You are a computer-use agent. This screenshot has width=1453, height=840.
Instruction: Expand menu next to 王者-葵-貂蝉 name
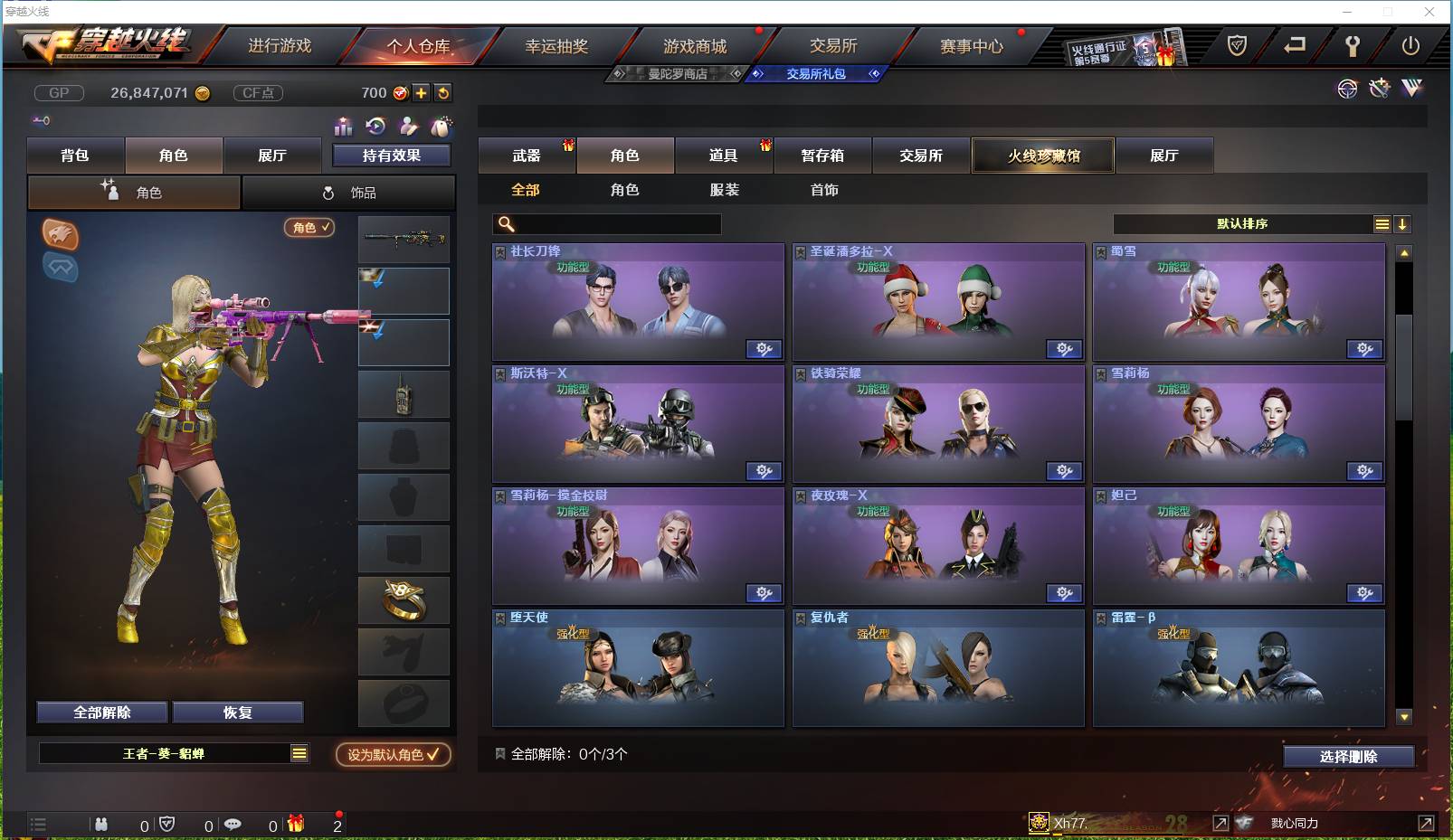click(298, 752)
